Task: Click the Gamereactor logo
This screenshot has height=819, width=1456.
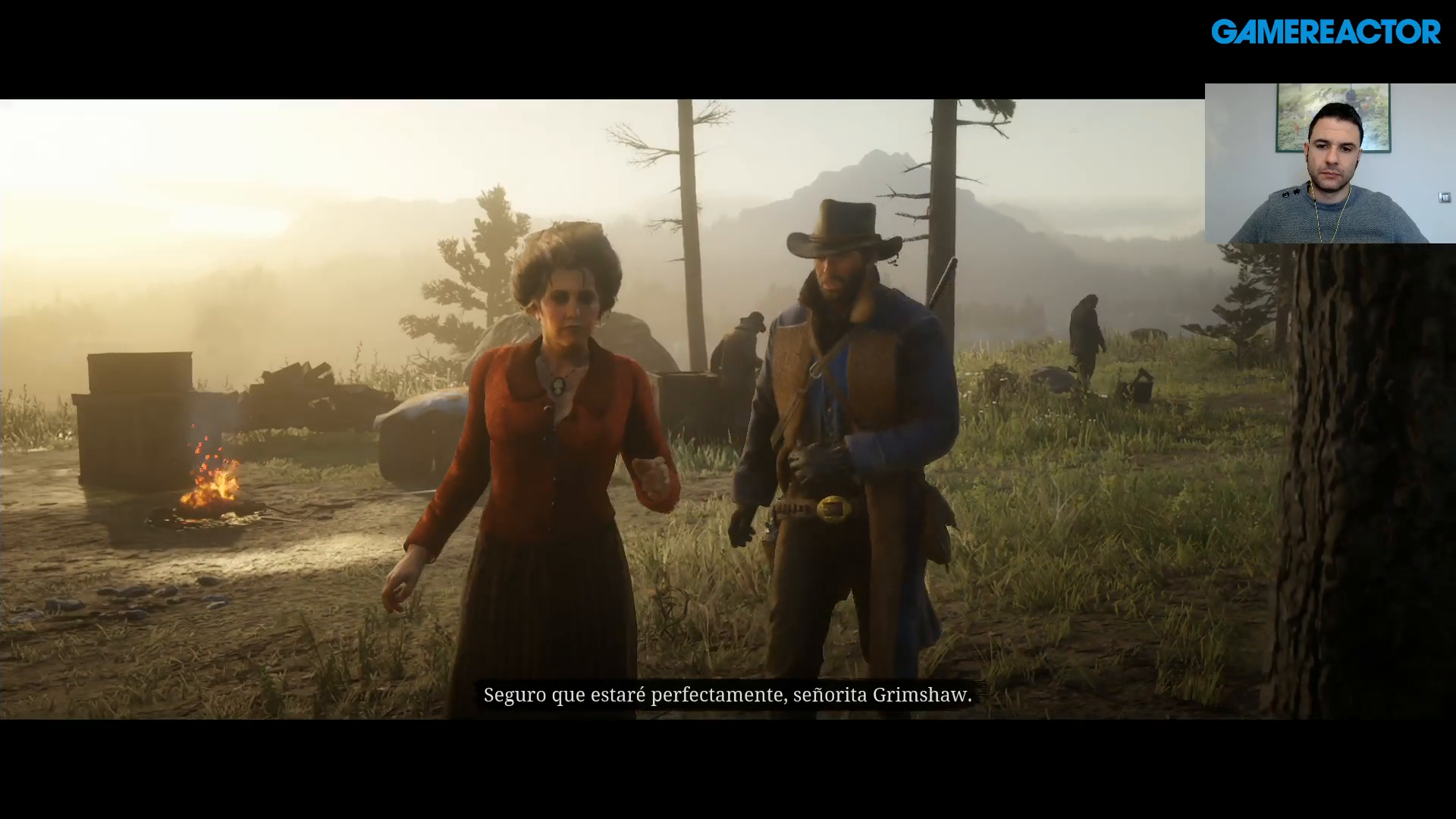Action: [x=1325, y=33]
